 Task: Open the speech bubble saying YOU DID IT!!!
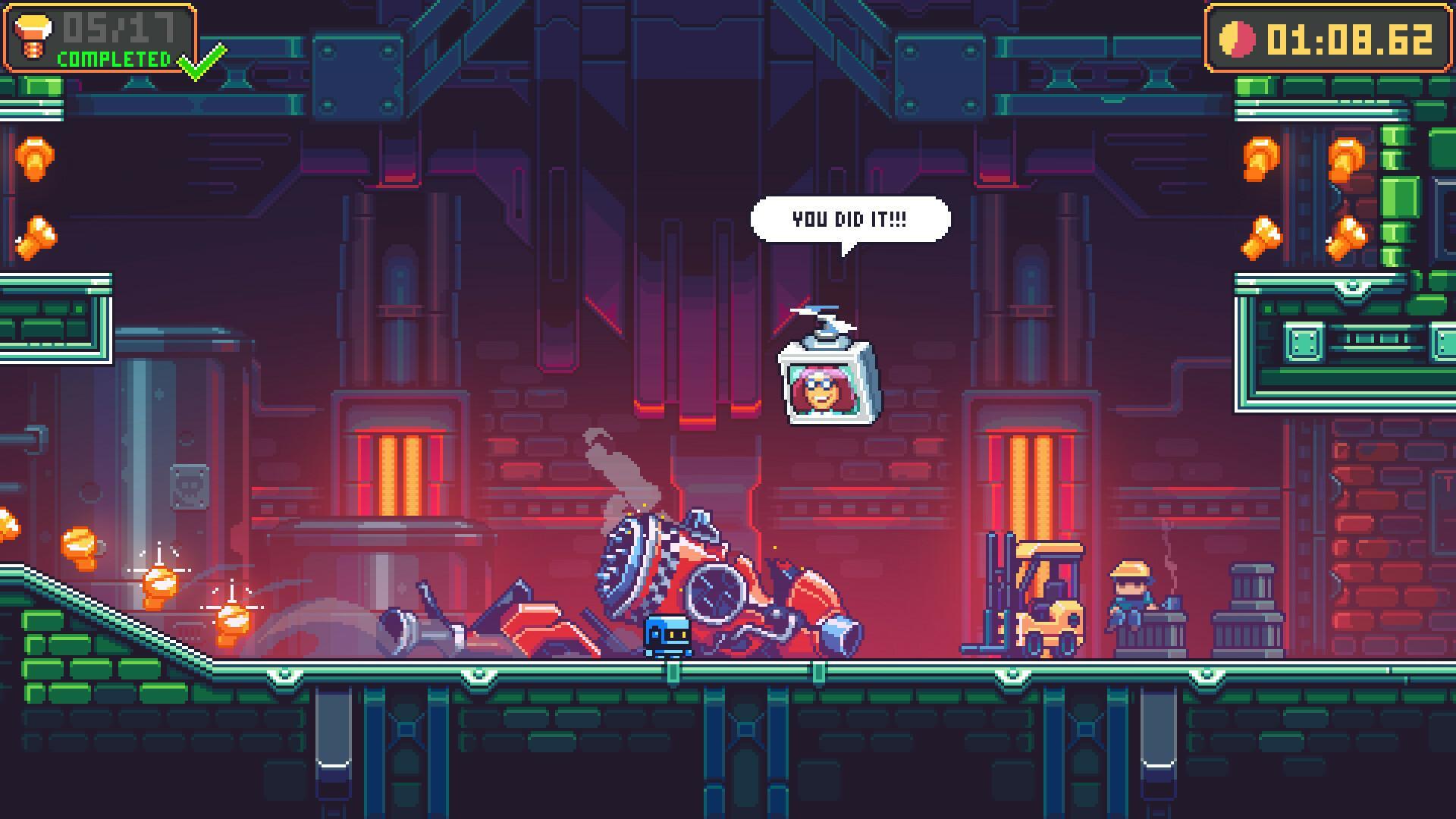(x=850, y=218)
